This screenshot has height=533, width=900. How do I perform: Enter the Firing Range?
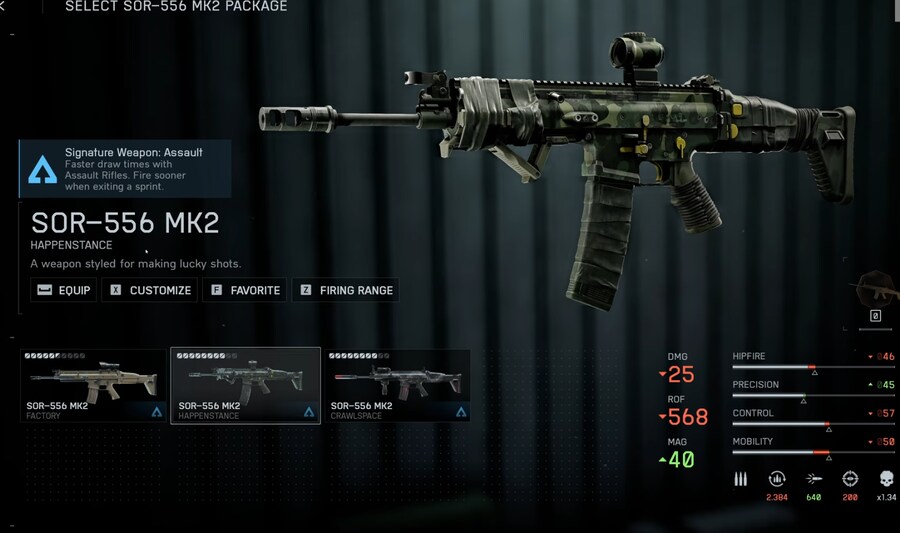point(345,290)
